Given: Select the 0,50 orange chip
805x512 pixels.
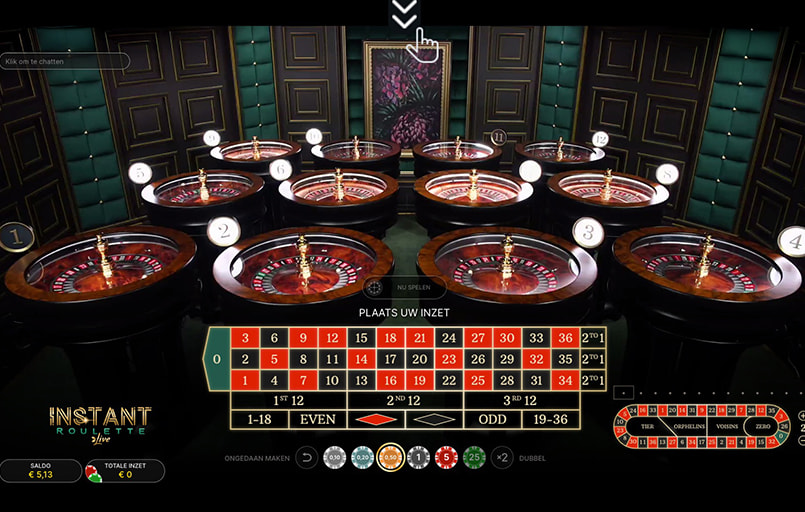Looking at the screenshot, I should point(391,458).
